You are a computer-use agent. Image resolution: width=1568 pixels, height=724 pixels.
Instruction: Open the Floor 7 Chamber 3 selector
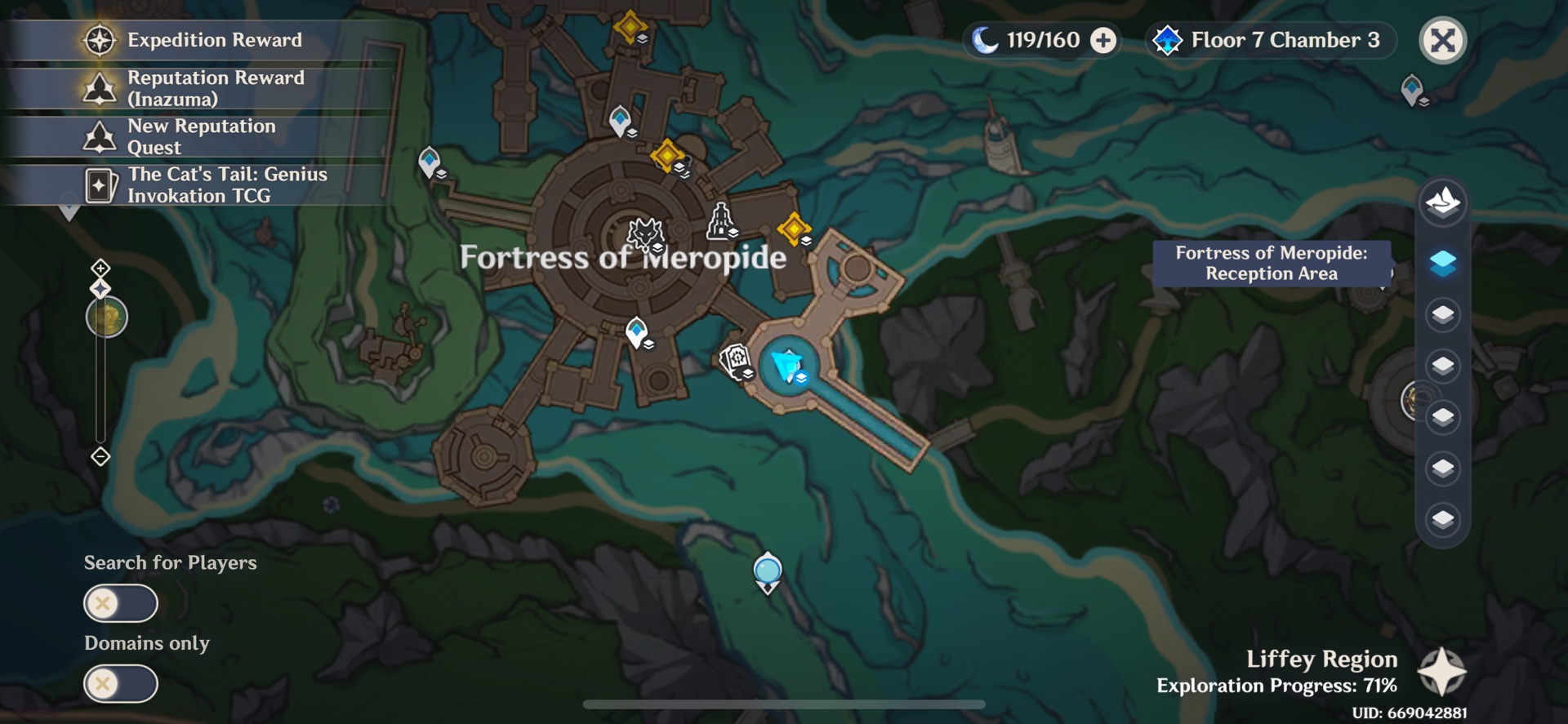point(1269,39)
